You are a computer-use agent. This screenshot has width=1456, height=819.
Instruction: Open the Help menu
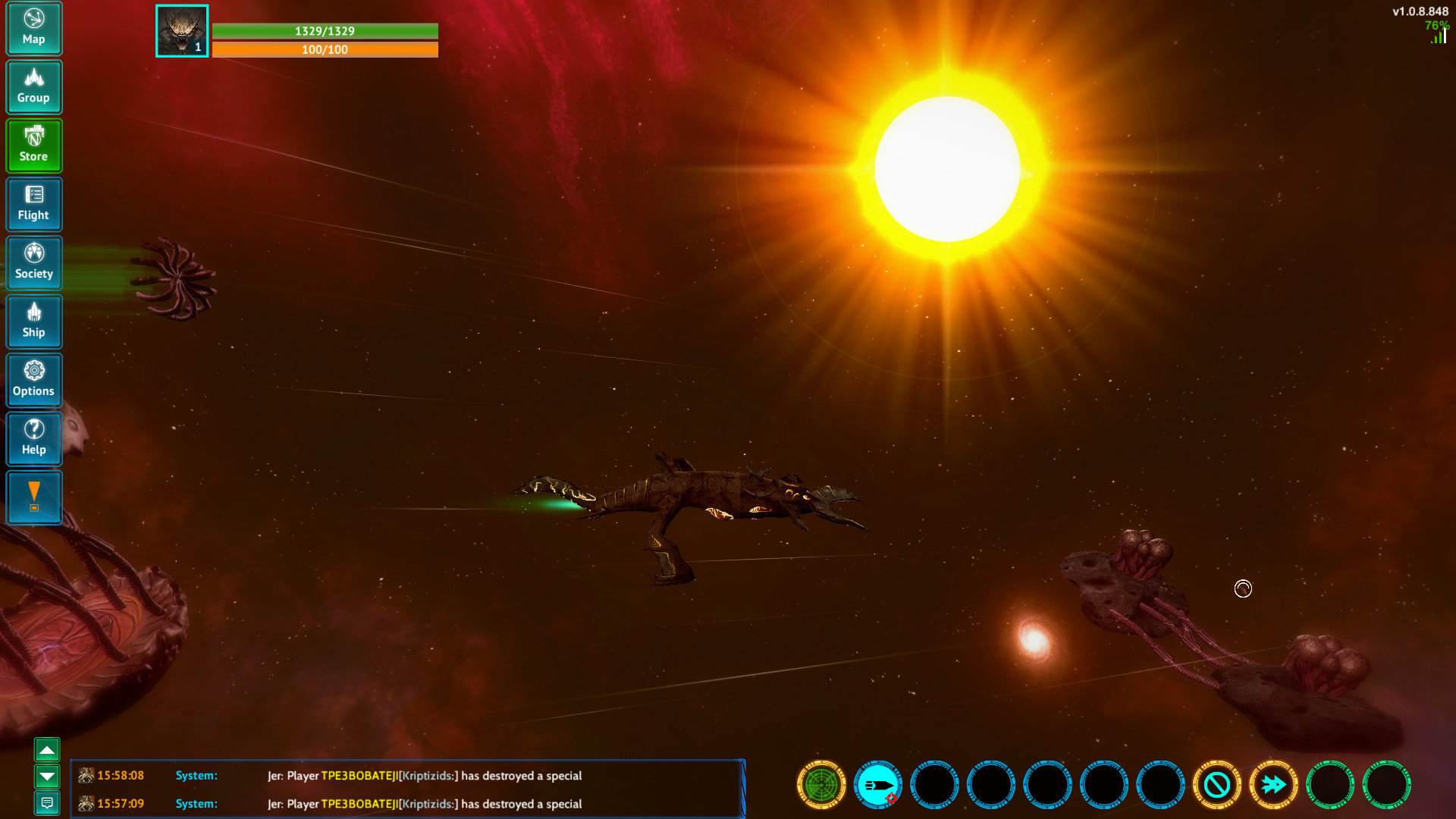[34, 439]
